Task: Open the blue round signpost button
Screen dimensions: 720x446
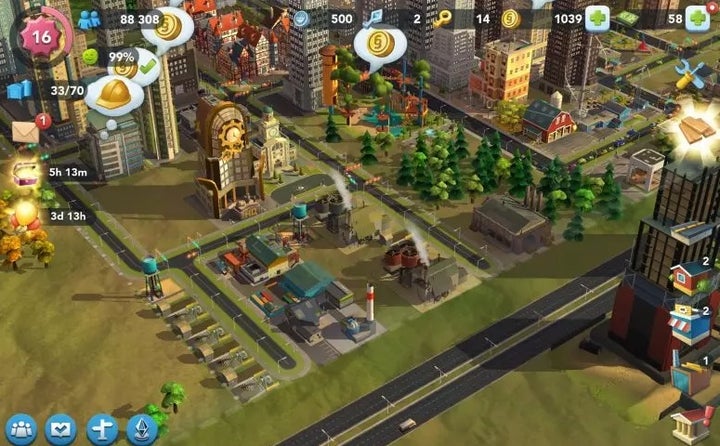Action: click(x=102, y=428)
